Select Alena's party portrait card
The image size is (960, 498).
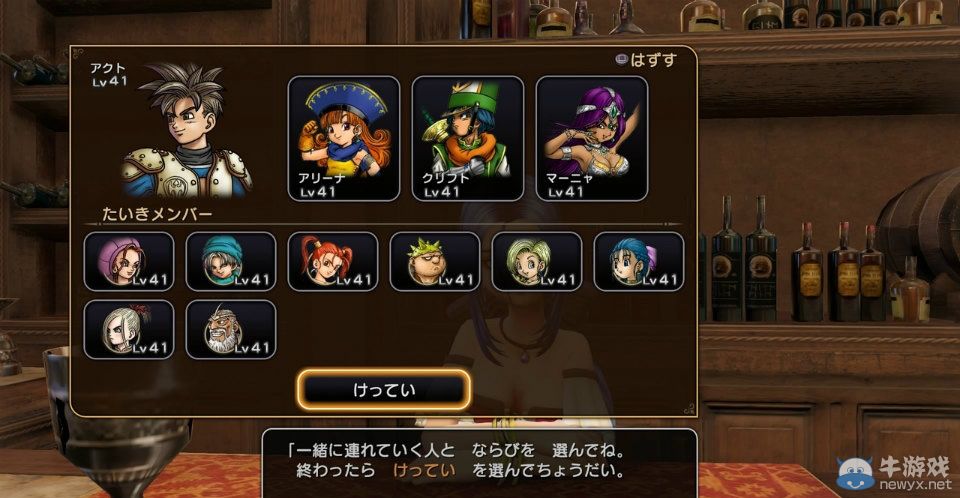[344, 138]
